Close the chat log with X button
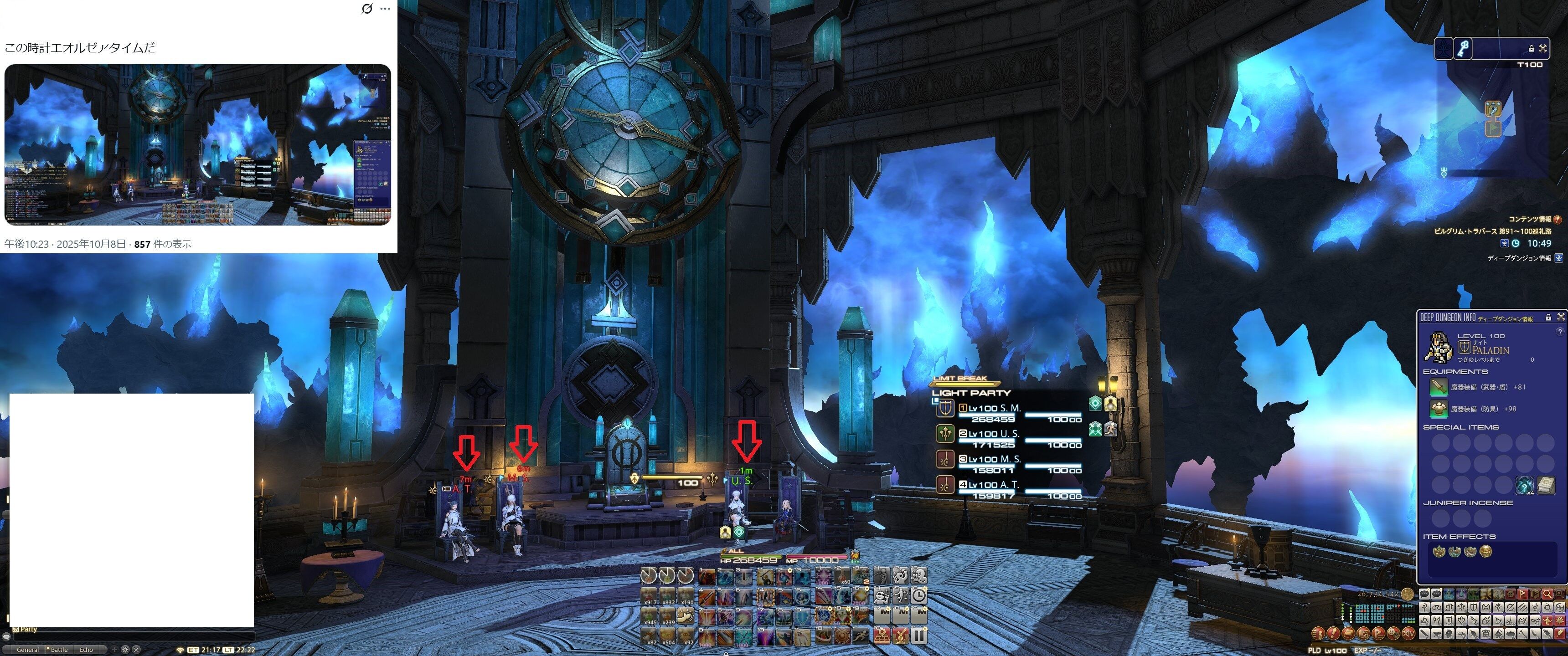 coord(136,649)
